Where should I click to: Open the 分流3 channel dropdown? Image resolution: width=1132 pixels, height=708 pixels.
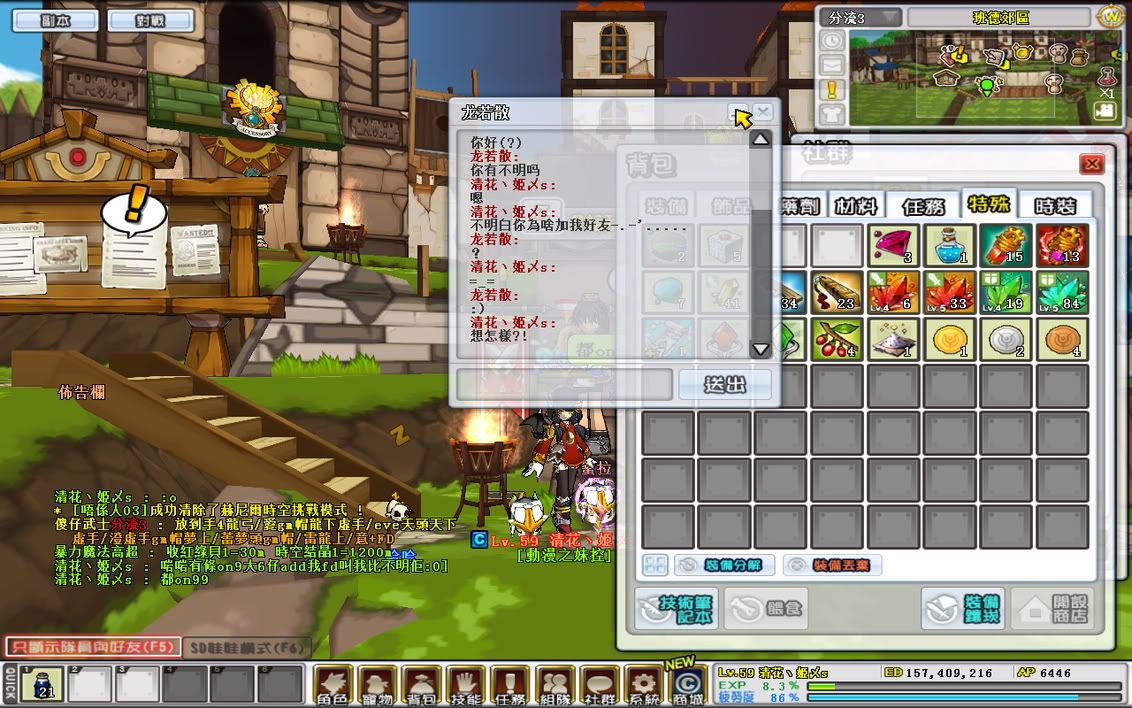coord(861,18)
